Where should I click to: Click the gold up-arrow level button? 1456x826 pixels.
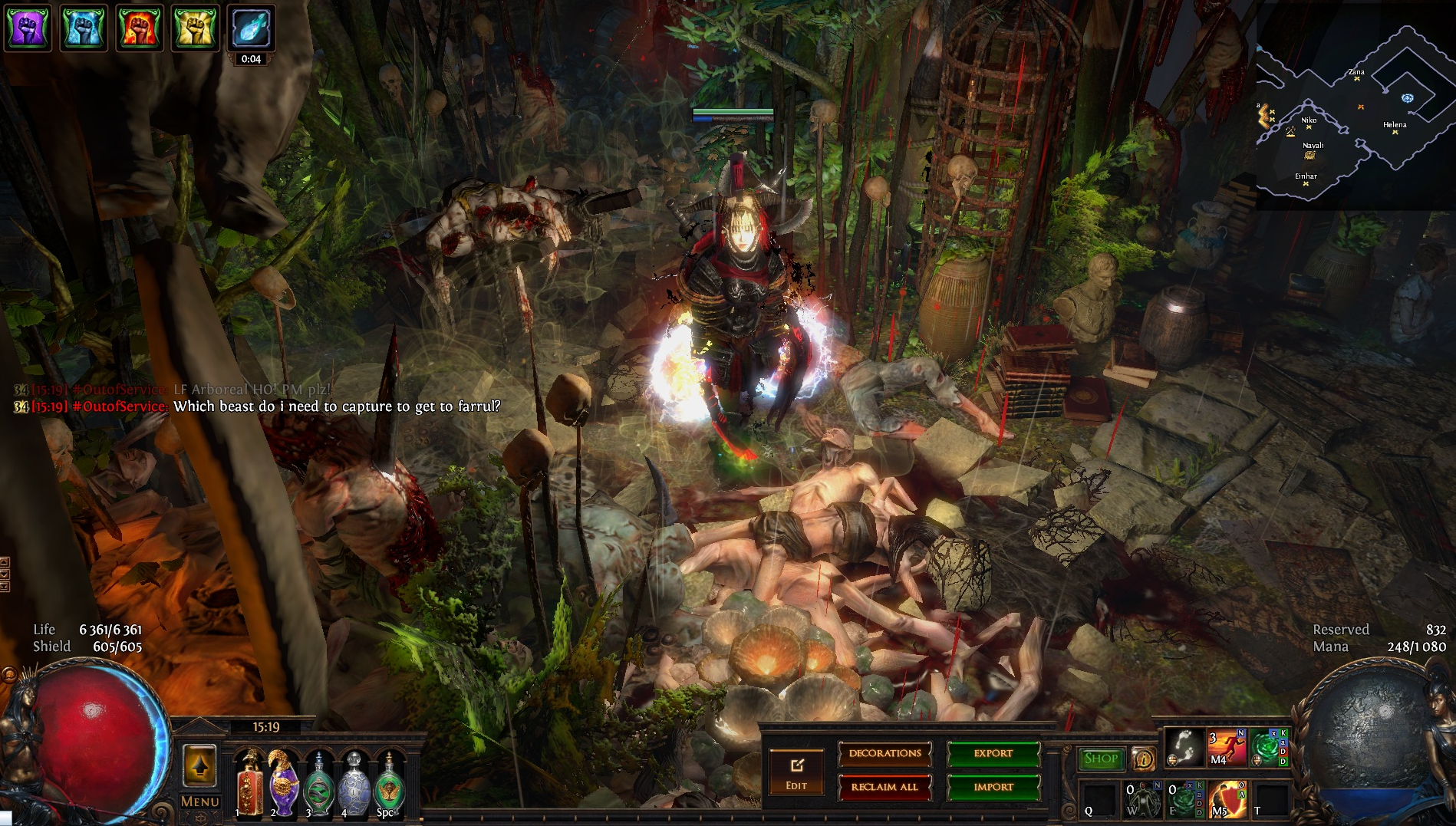(x=199, y=765)
